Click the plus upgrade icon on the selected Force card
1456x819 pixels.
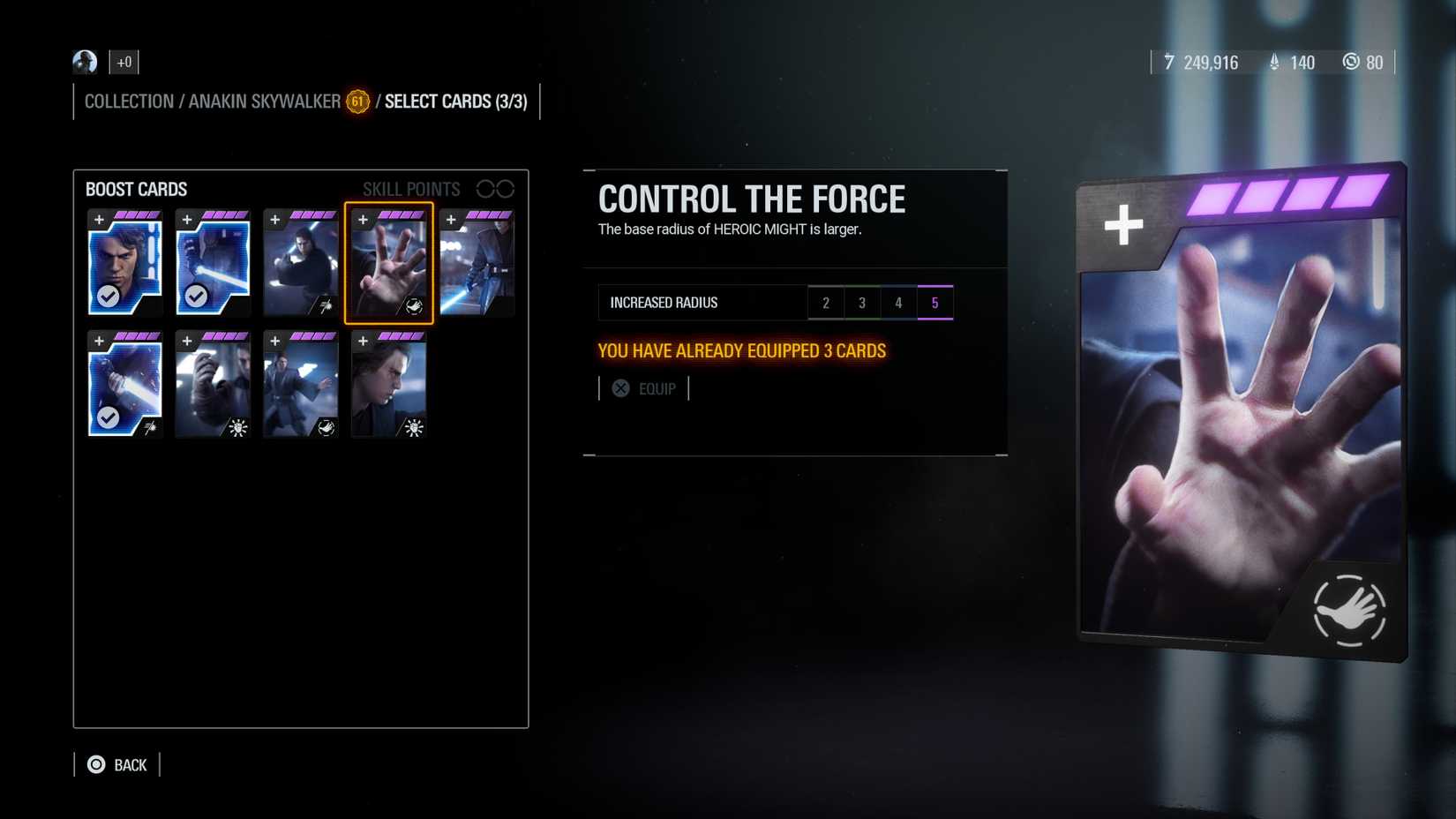pos(364,221)
